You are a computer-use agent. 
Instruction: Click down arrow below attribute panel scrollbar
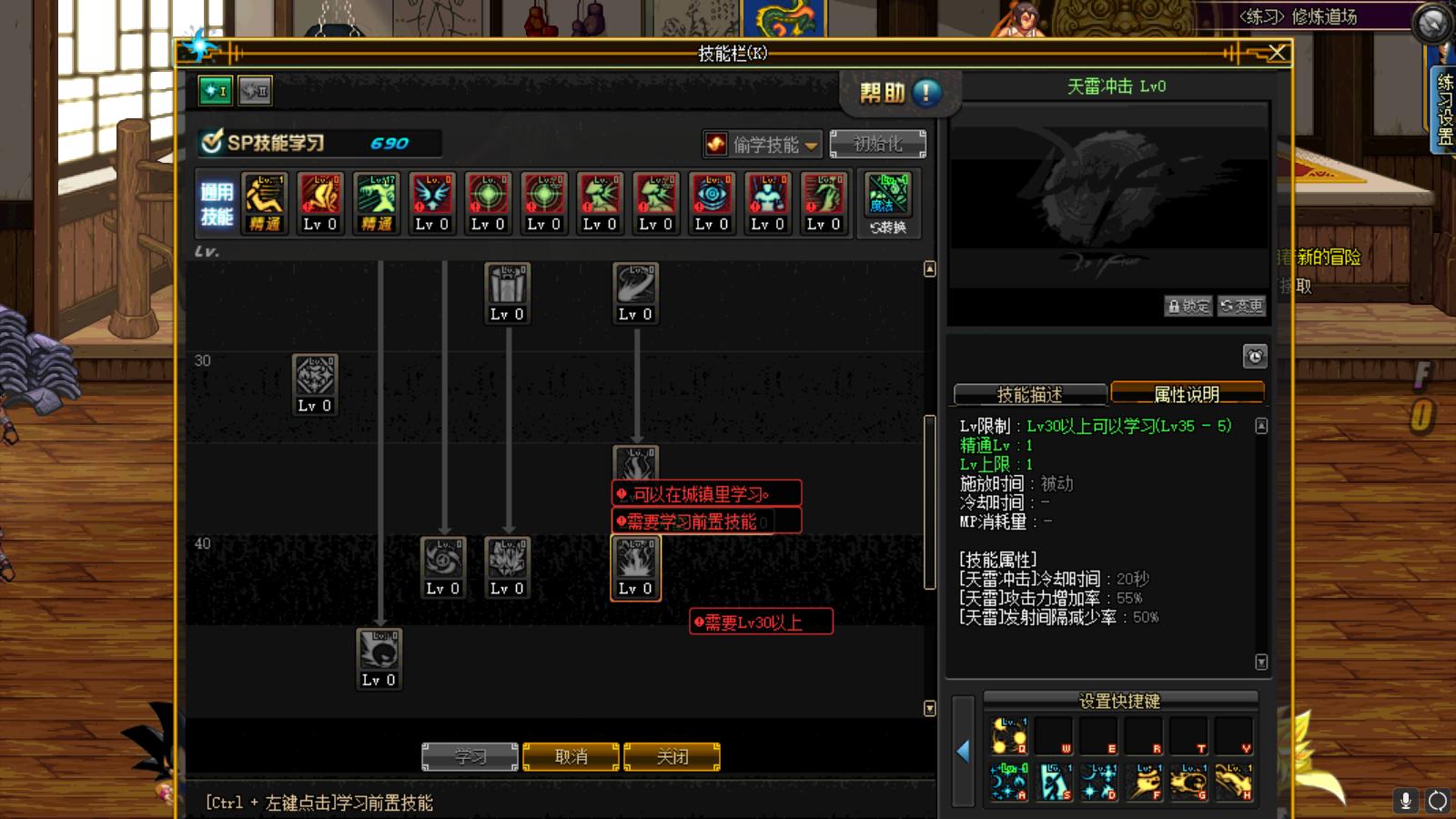tap(1261, 662)
